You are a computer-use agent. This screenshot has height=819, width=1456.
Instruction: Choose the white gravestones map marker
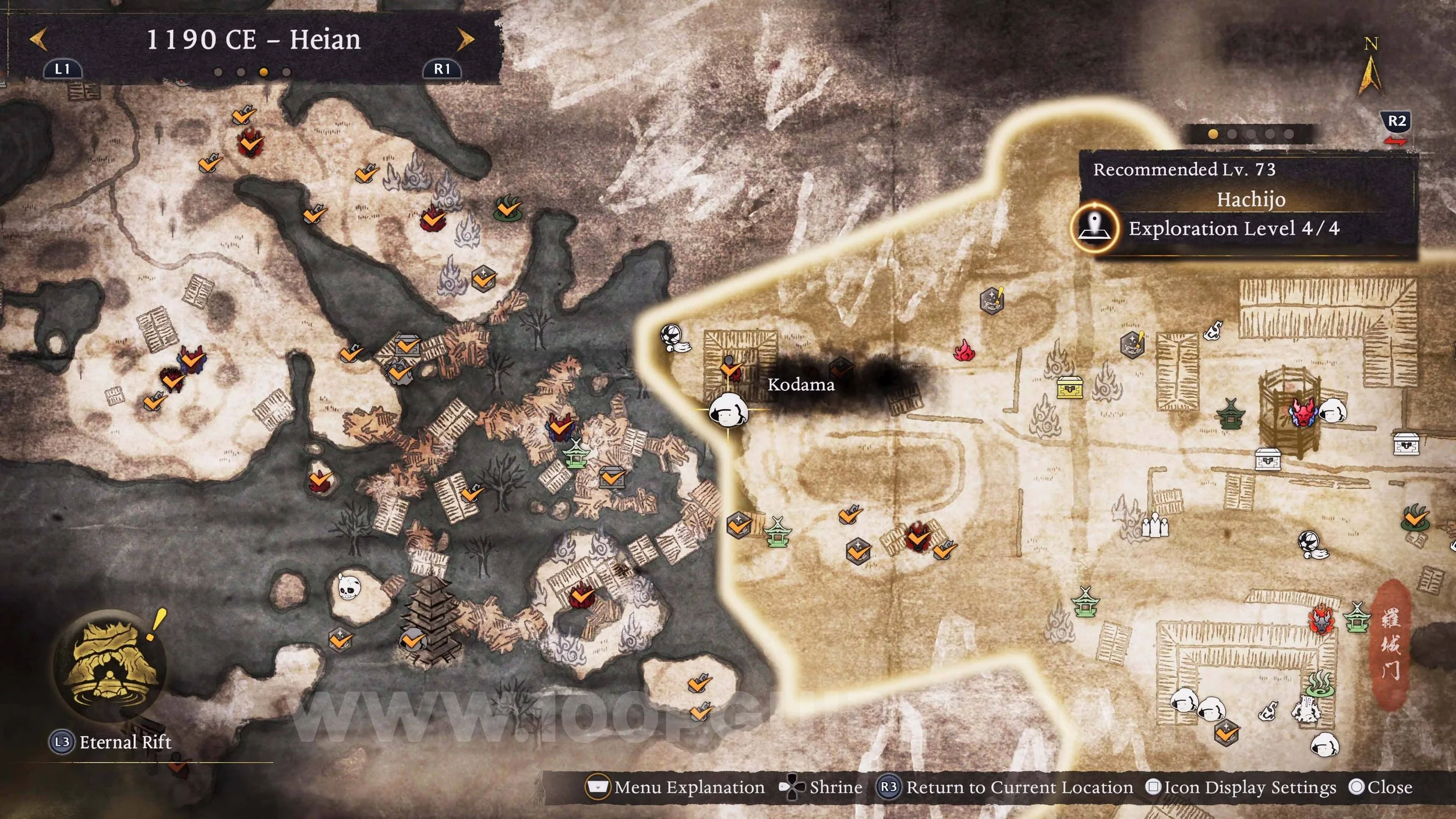pos(1154,526)
